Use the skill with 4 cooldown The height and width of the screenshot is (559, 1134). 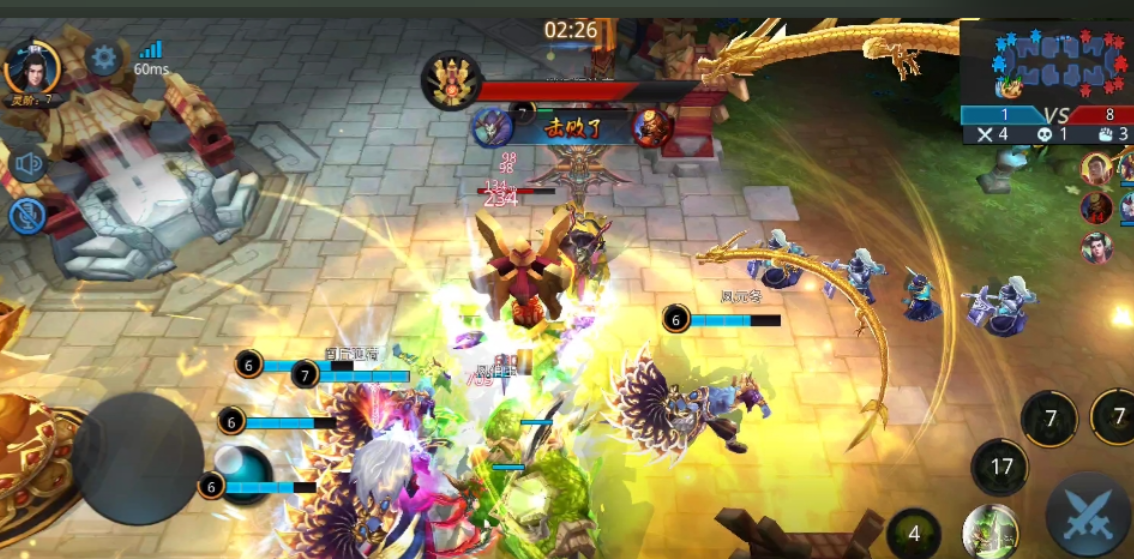[913, 534]
